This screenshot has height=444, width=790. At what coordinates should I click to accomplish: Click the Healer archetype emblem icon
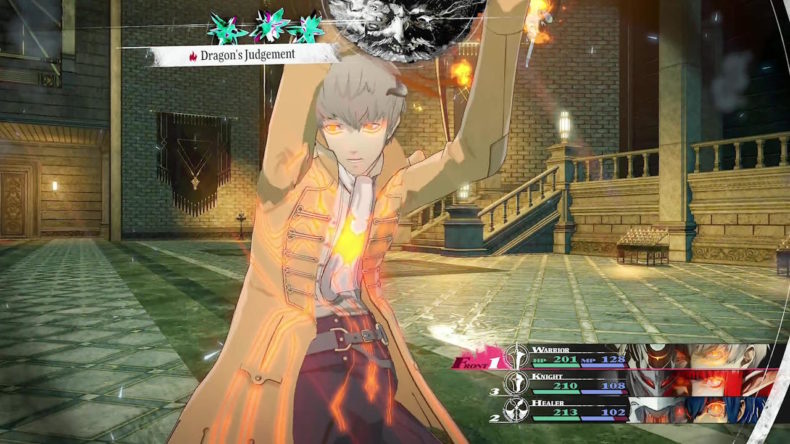coord(518,409)
